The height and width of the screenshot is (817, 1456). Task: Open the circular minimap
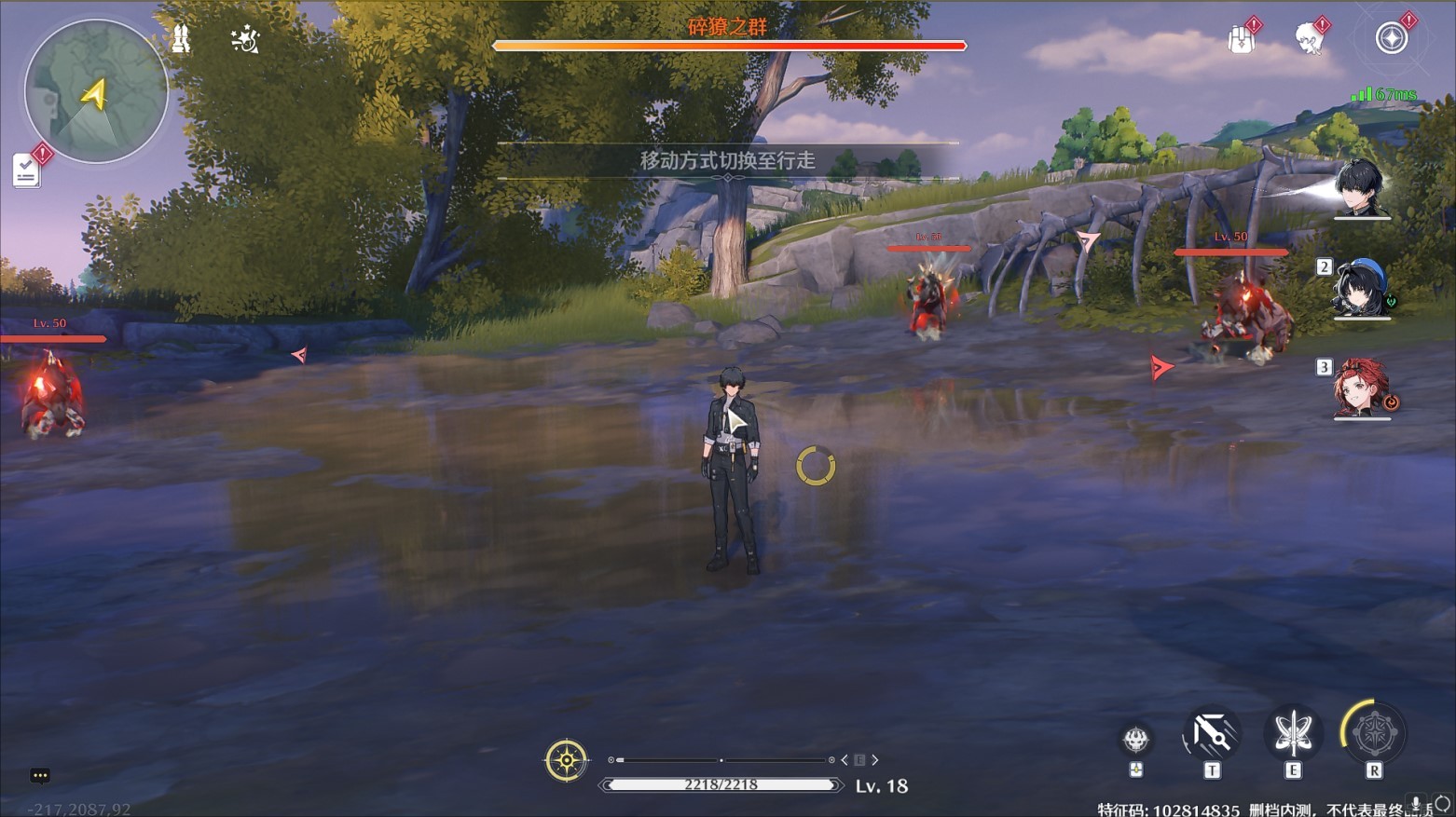click(x=95, y=91)
